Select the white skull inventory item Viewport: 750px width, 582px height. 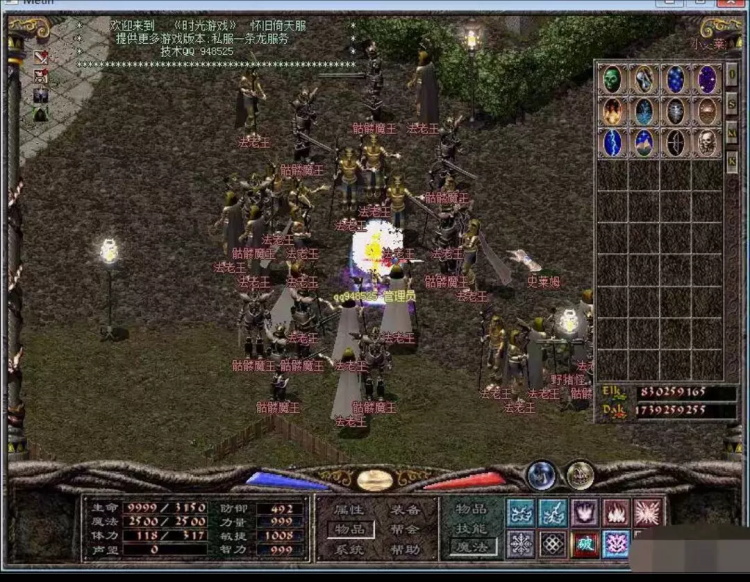pyautogui.click(x=708, y=143)
